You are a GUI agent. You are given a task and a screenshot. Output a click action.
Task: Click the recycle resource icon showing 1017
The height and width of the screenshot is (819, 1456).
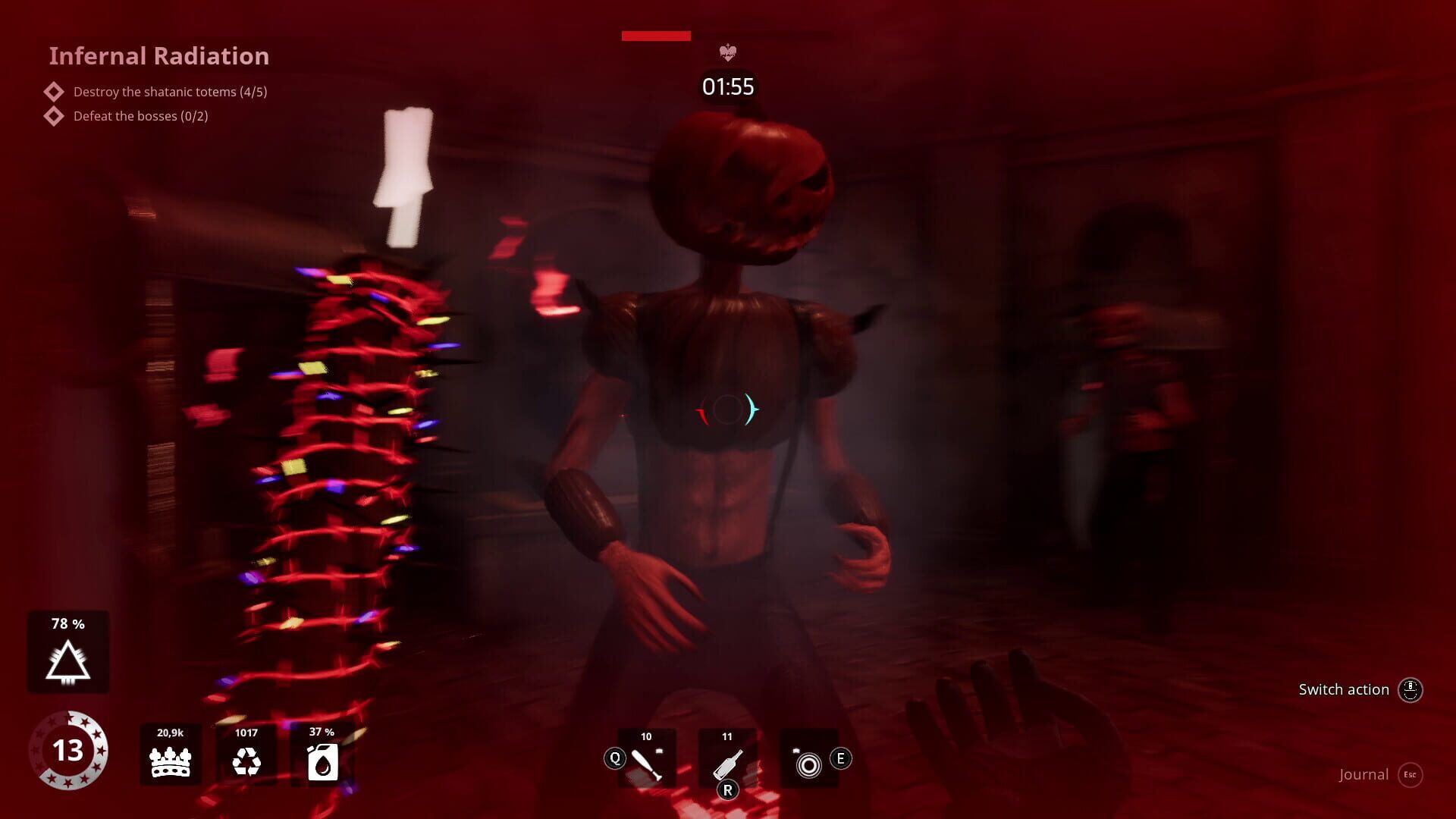click(248, 761)
